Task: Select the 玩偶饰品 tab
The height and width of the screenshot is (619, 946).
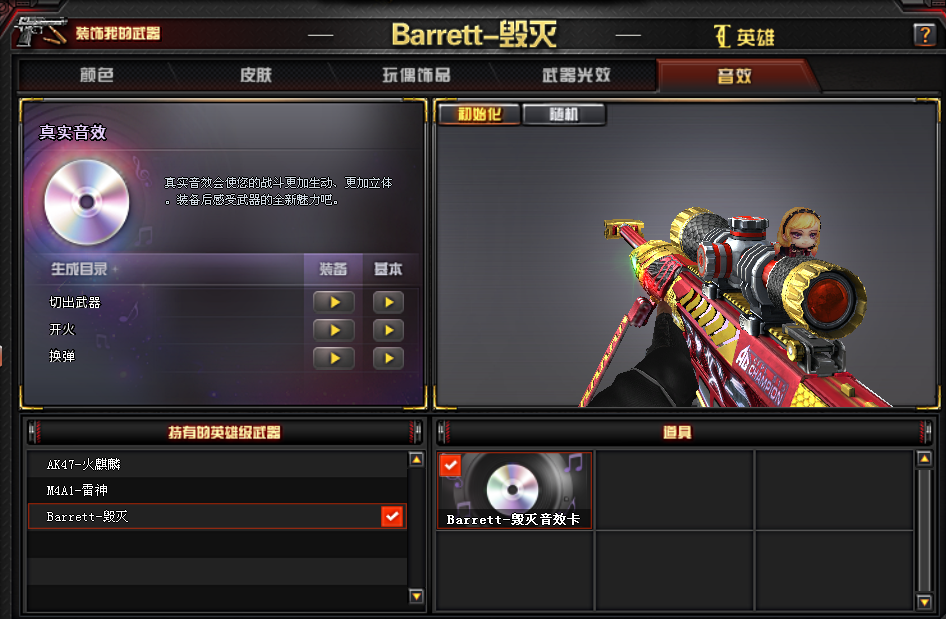Action: pyautogui.click(x=416, y=75)
